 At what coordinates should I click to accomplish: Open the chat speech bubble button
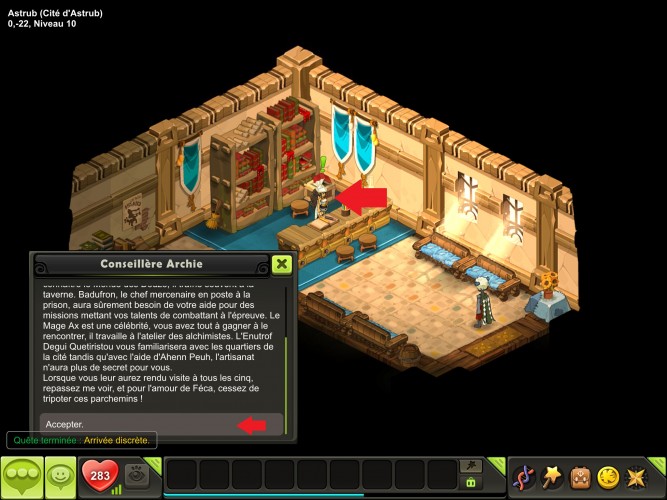[21, 477]
